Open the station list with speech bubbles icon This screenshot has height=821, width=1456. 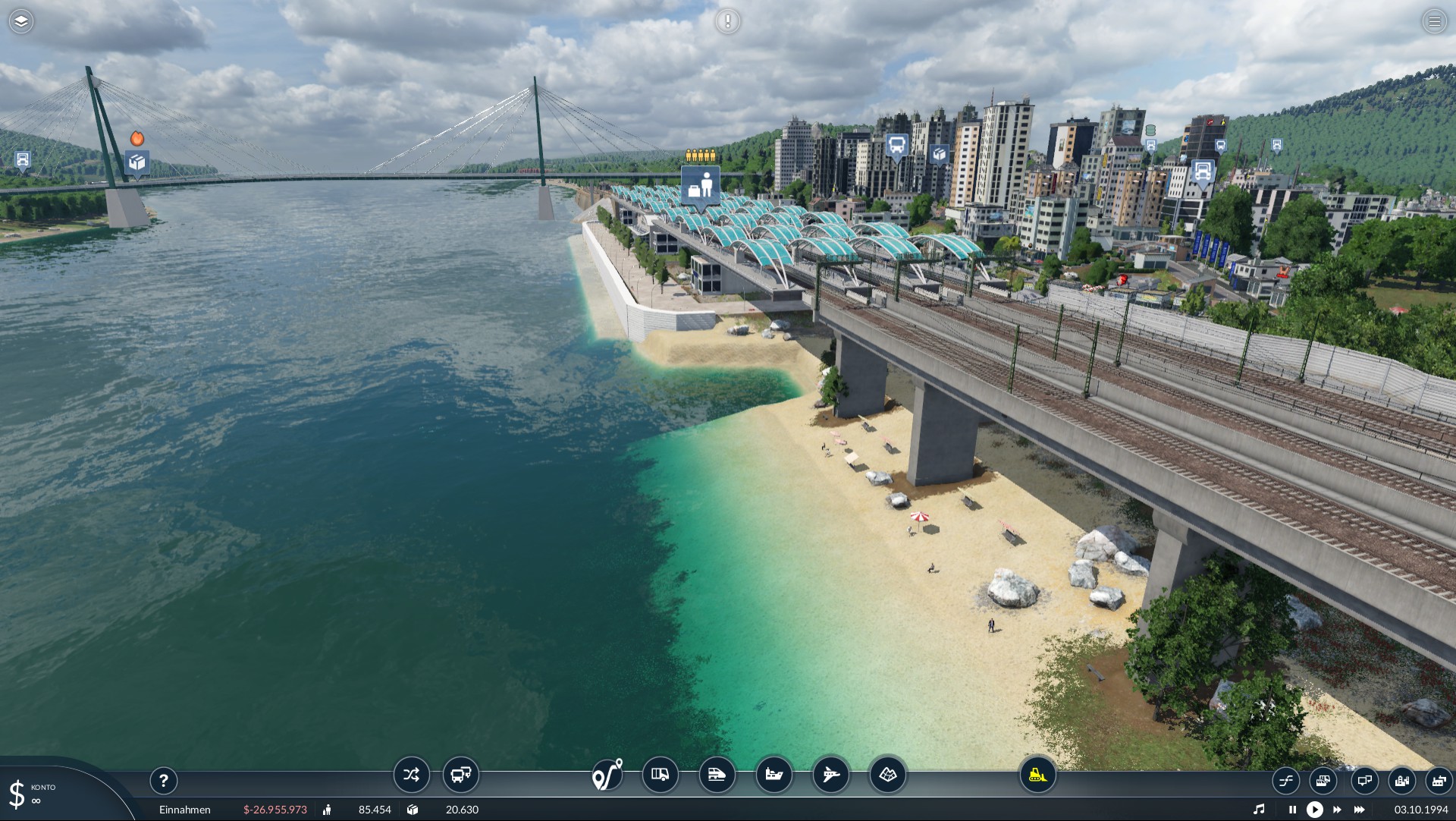[x=1363, y=780]
